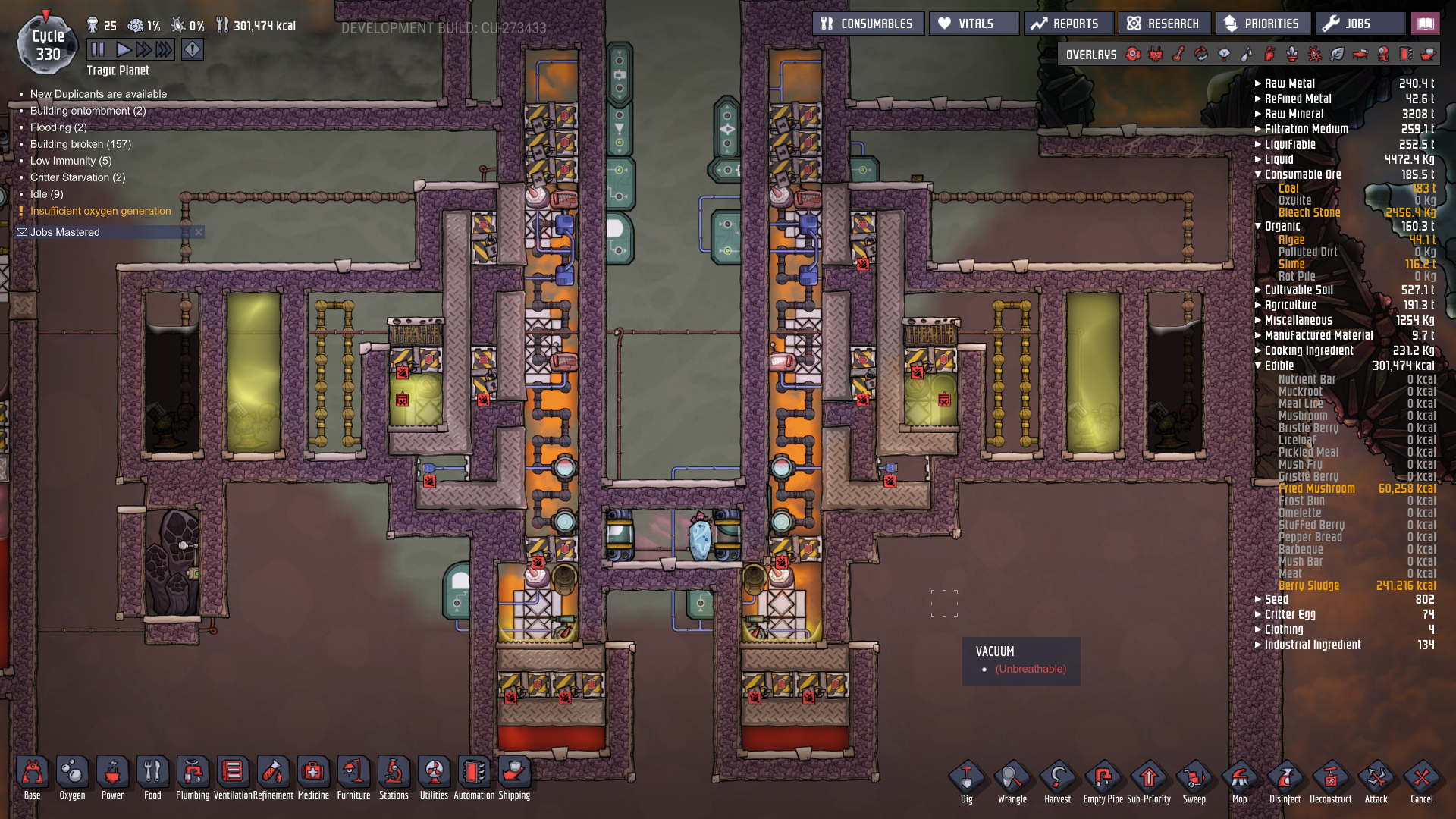Toggle the Oxygen overlay
Image resolution: width=1456 pixels, height=819 pixels.
1133,54
